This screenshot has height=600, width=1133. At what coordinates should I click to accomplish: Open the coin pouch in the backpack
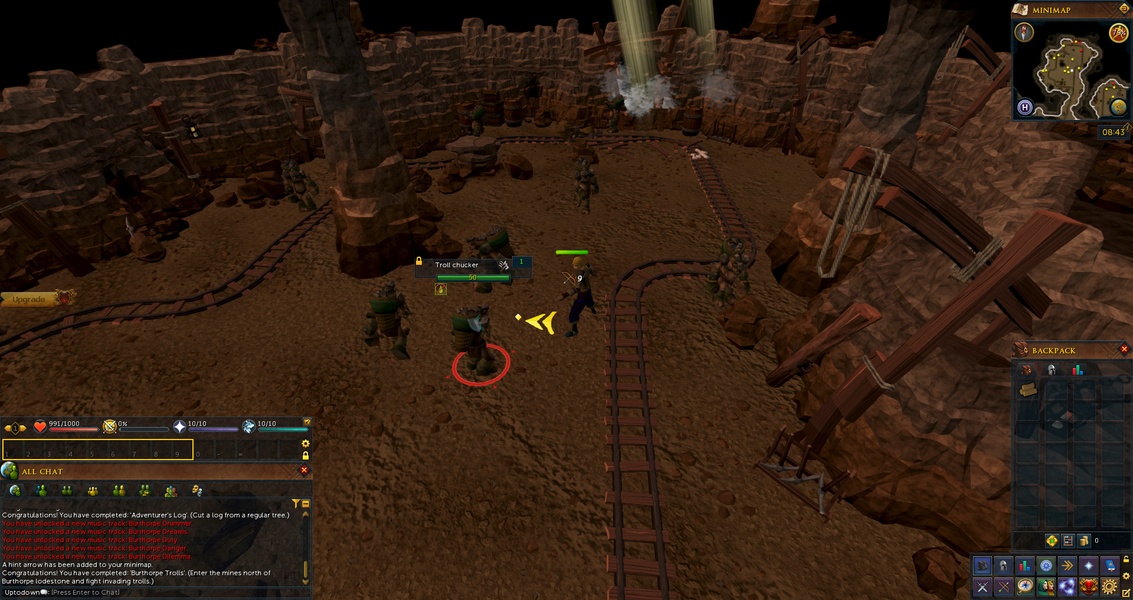point(1083,541)
